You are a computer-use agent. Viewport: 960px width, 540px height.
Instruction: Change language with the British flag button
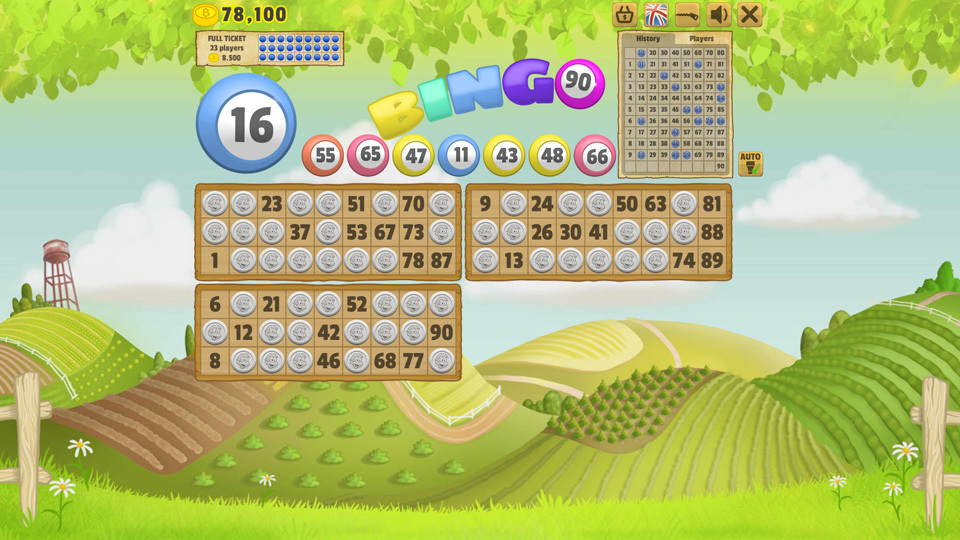656,14
